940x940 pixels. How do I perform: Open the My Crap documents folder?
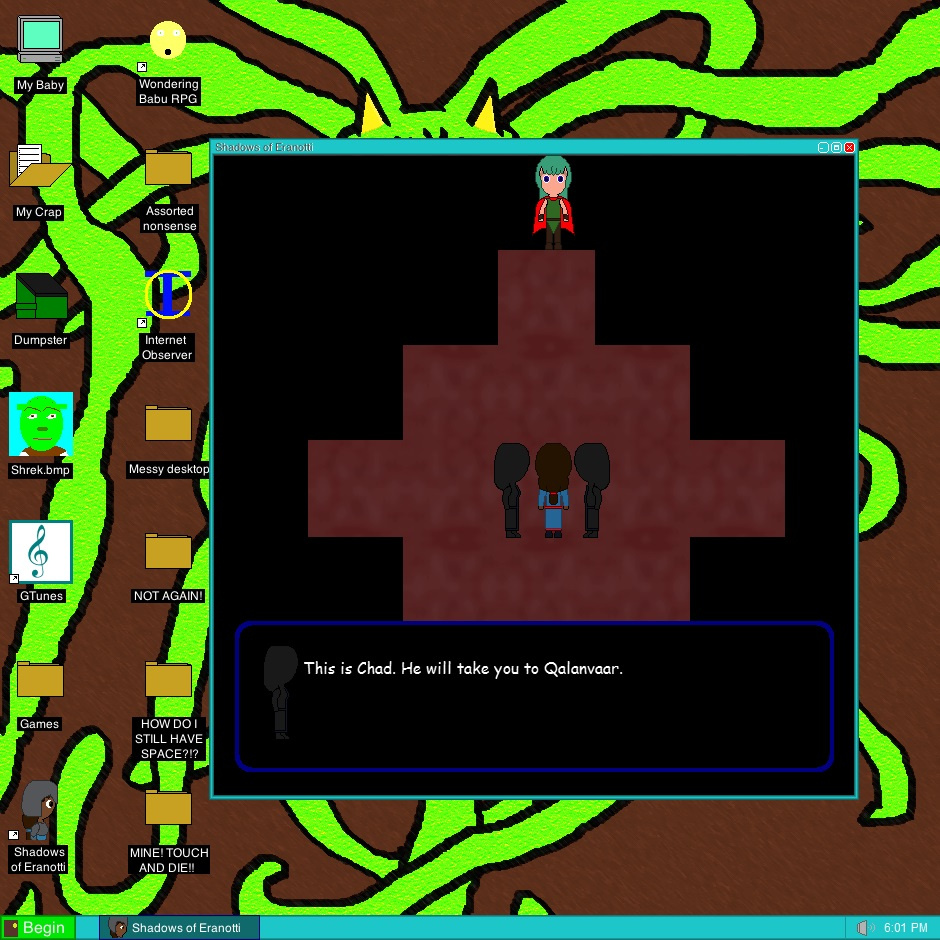[39, 167]
